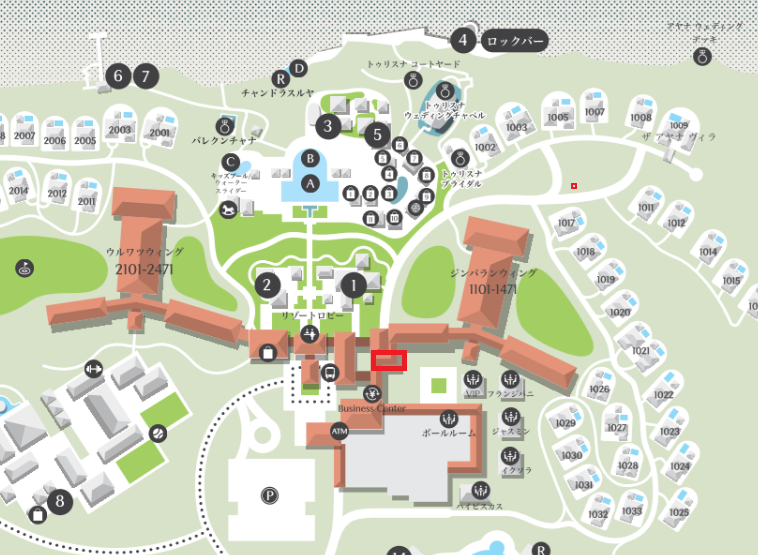The width and height of the screenshot is (758, 555).
Task: Select the number 3 map marker
Action: (x=327, y=126)
